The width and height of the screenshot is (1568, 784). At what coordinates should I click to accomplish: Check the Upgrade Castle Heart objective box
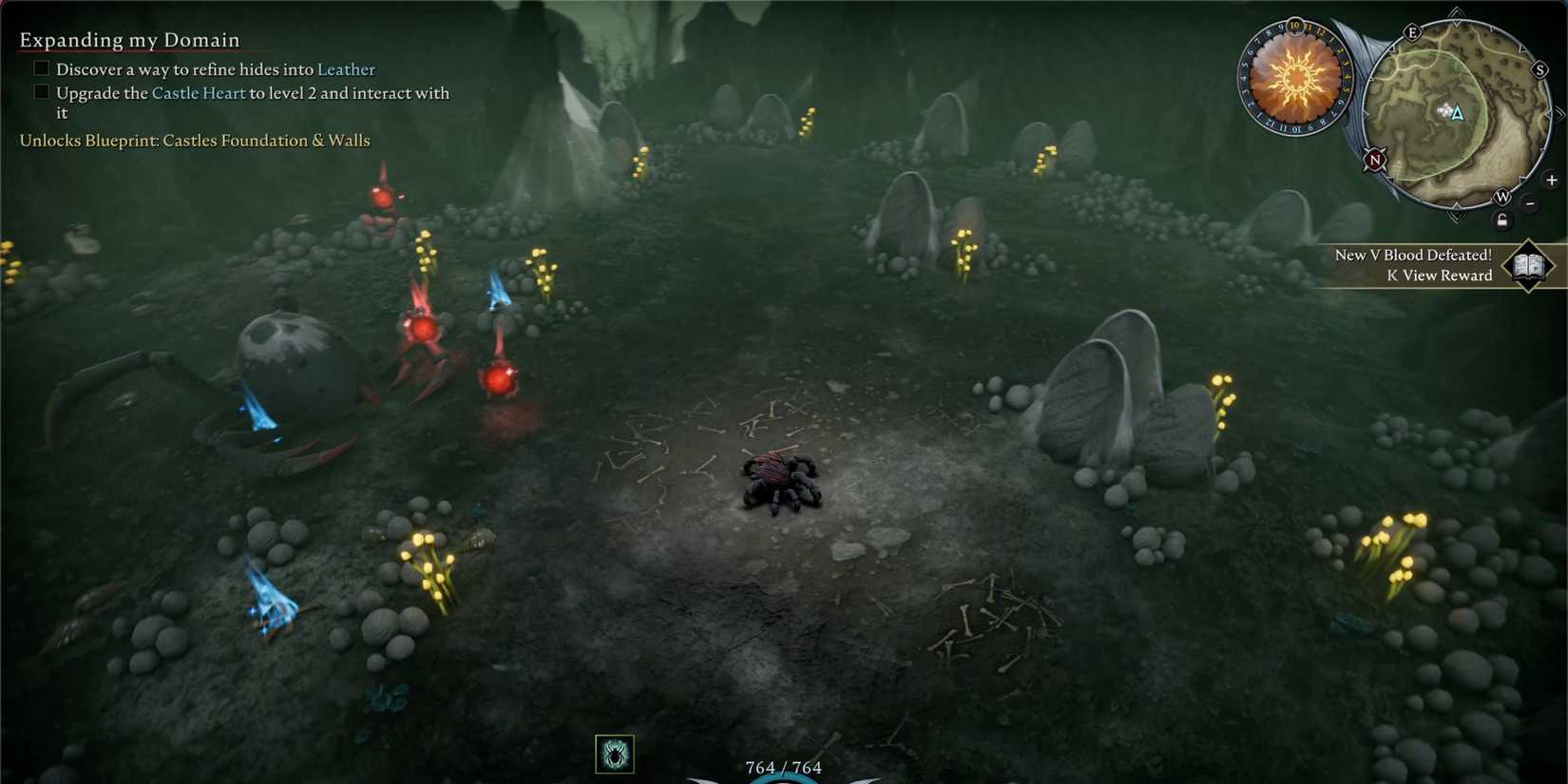point(40,91)
